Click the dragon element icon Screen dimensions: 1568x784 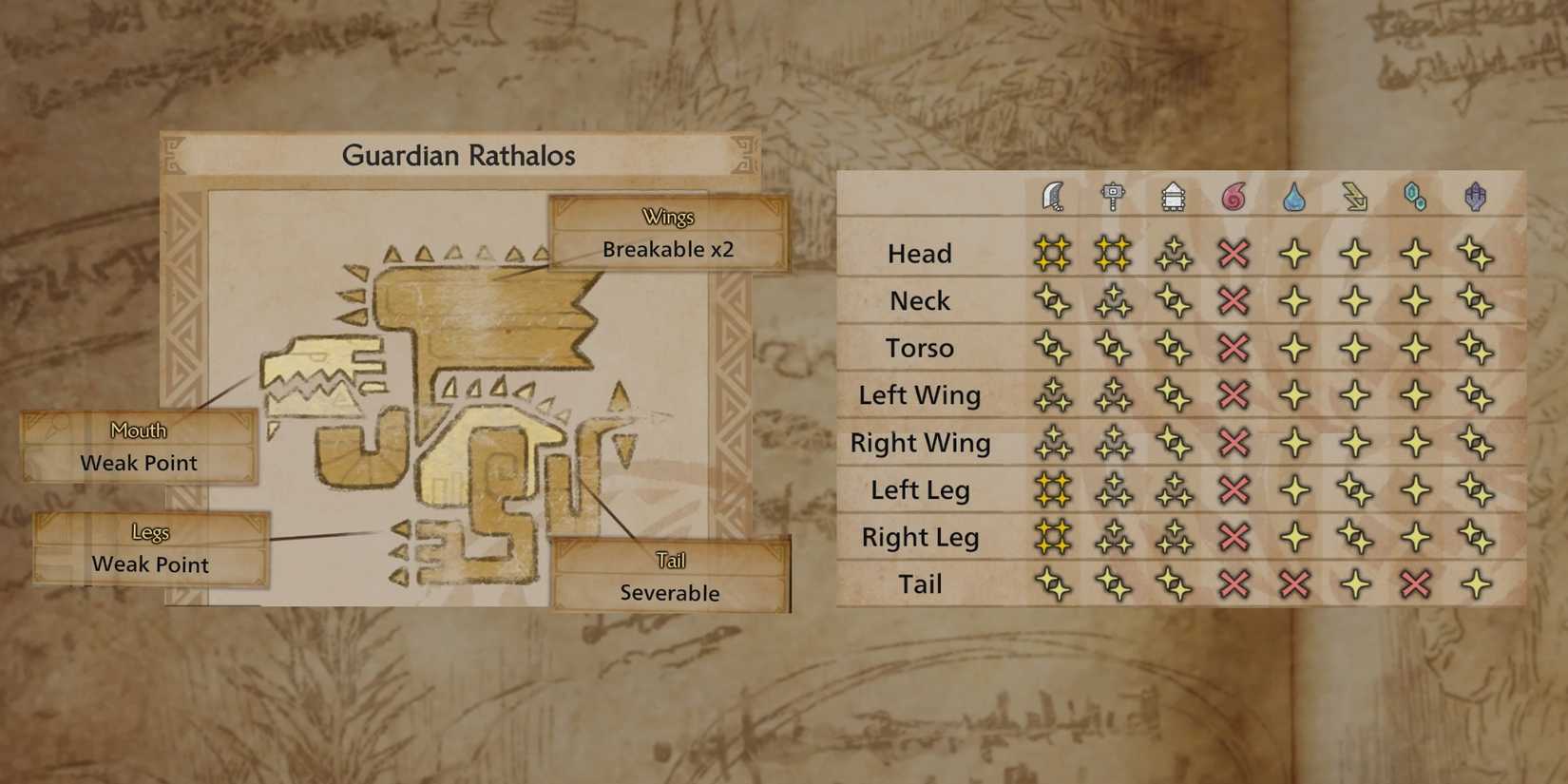click(x=1476, y=197)
